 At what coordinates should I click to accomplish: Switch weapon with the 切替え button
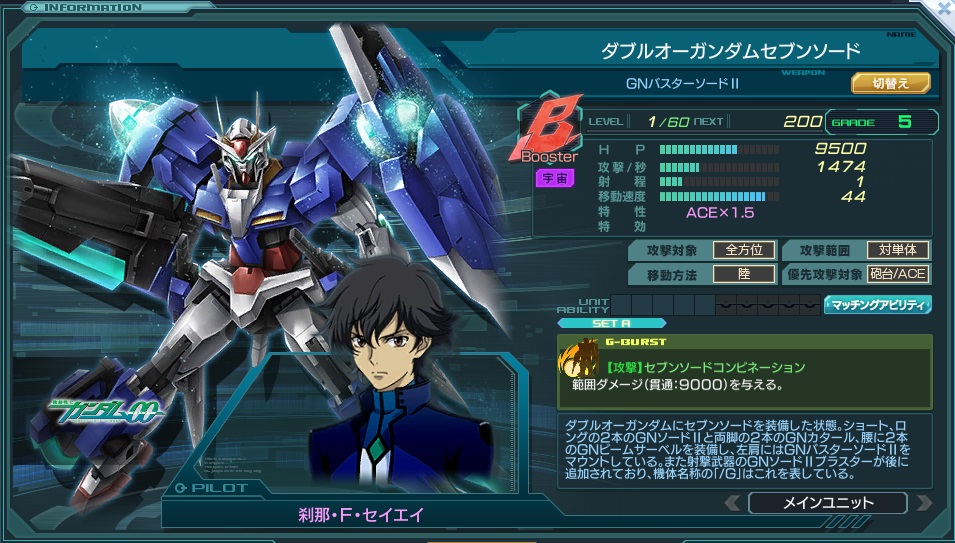point(890,83)
